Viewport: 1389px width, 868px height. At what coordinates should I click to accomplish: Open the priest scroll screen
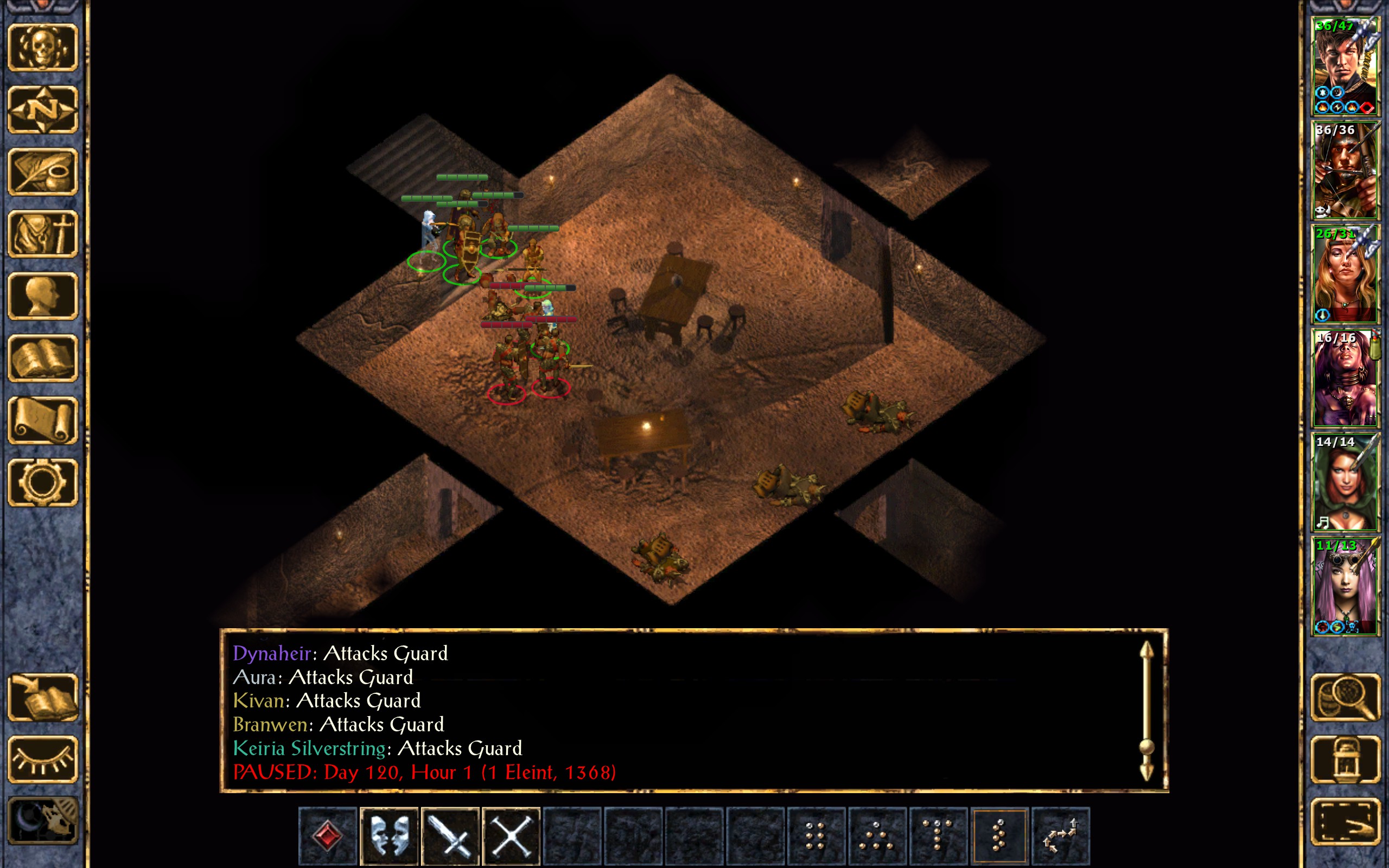click(43, 420)
